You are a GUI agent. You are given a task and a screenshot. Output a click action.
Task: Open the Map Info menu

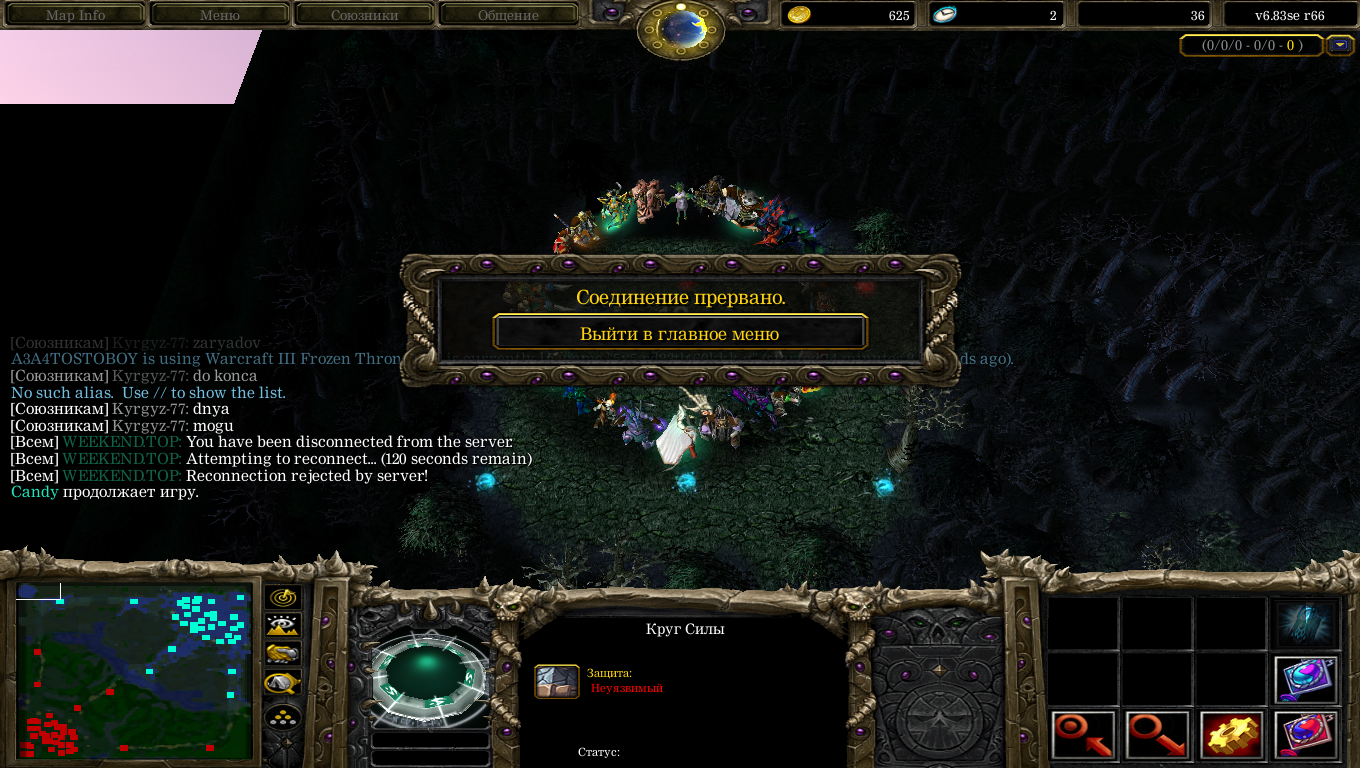click(75, 15)
